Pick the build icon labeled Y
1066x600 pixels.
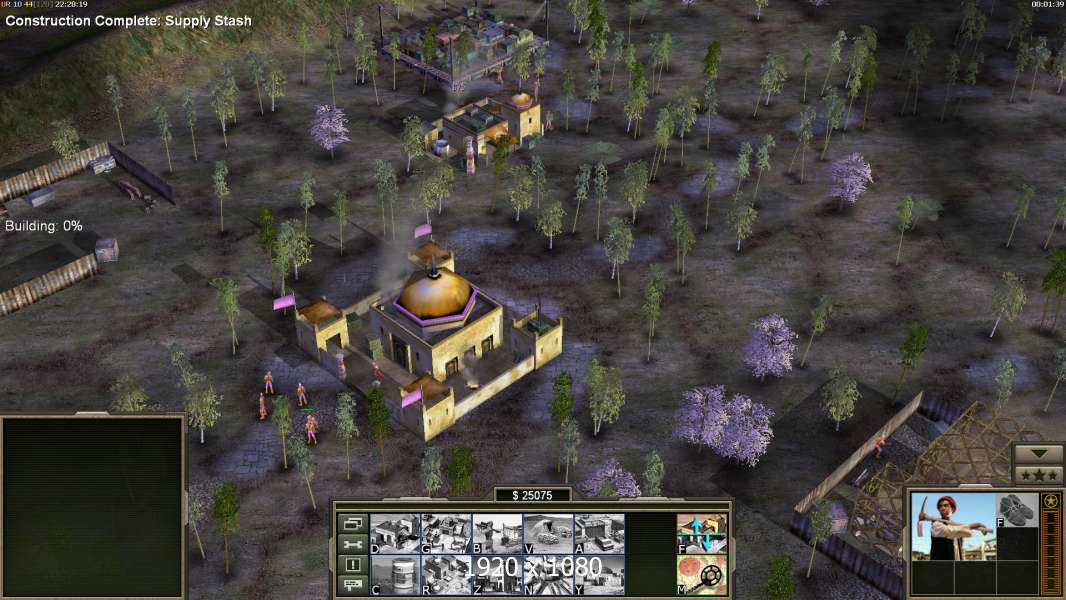click(x=599, y=575)
